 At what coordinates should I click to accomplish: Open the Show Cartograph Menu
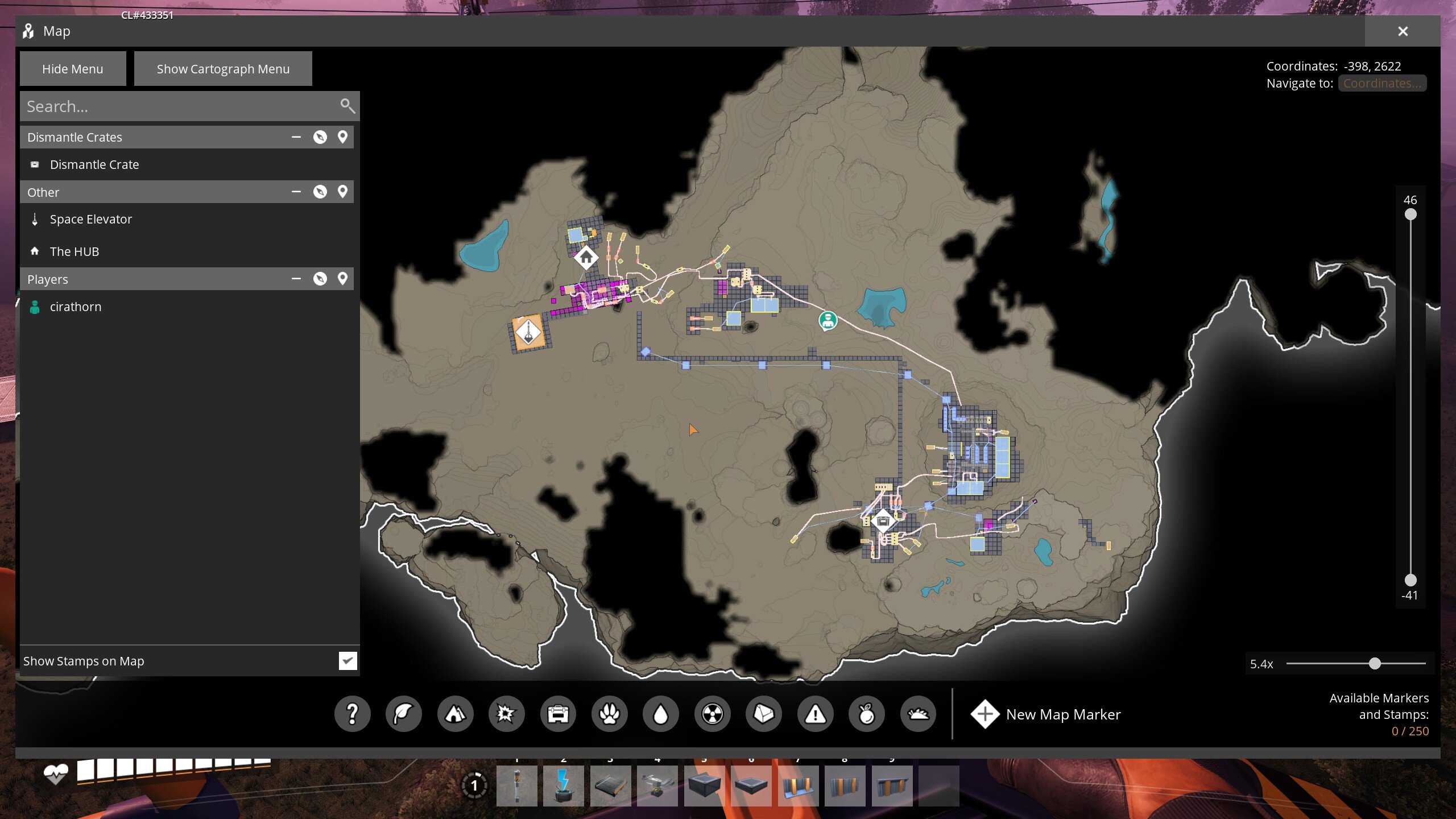[223, 69]
